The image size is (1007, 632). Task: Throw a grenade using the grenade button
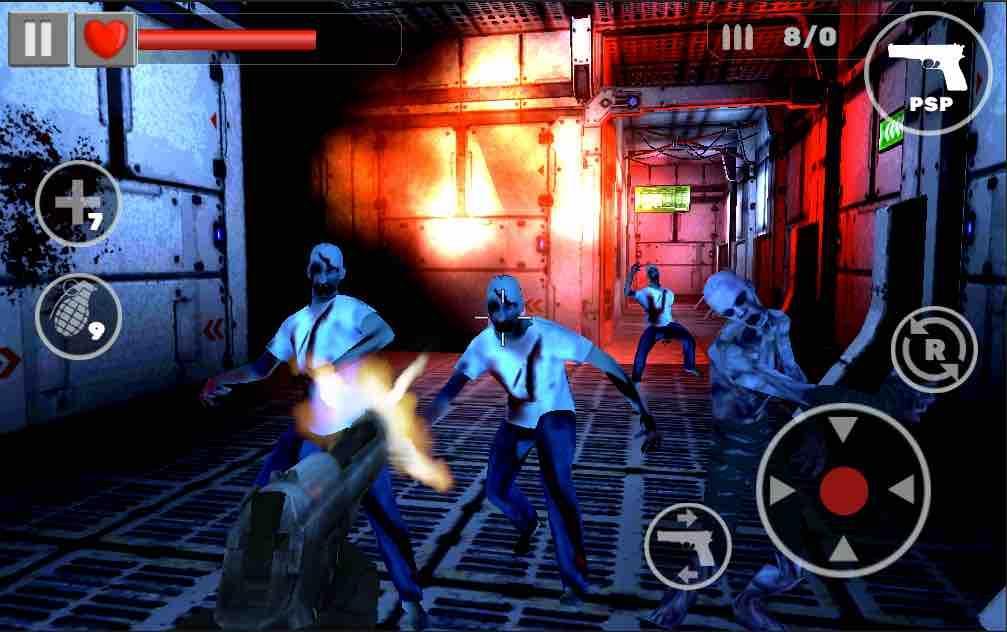[78, 315]
